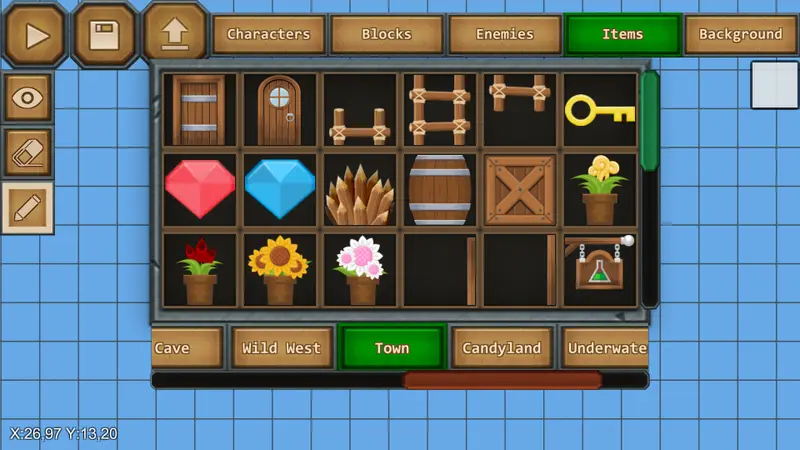Screen dimensions: 800x450
Task: Select the Background tab
Action: 740,34
